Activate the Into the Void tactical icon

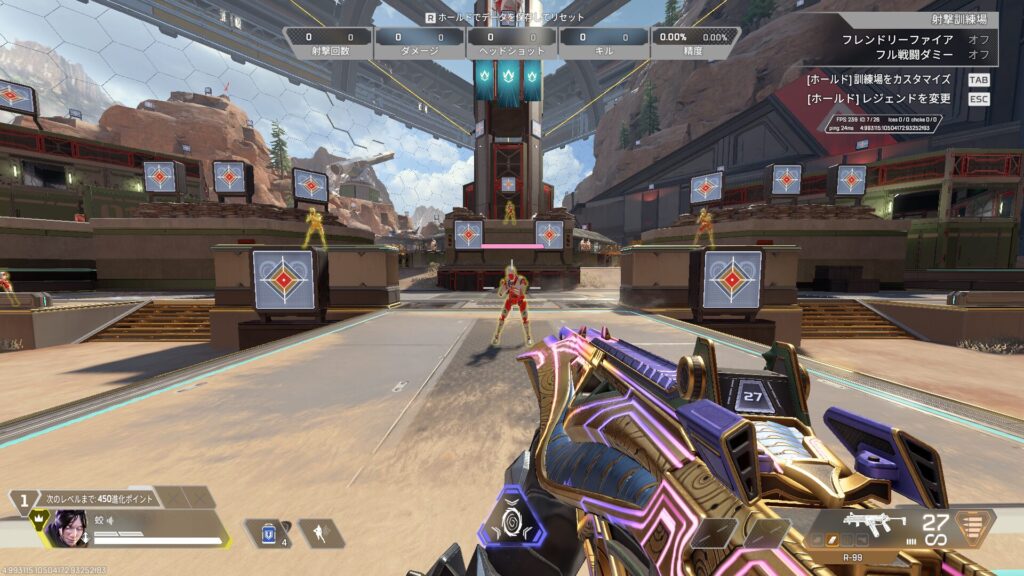pos(322,533)
